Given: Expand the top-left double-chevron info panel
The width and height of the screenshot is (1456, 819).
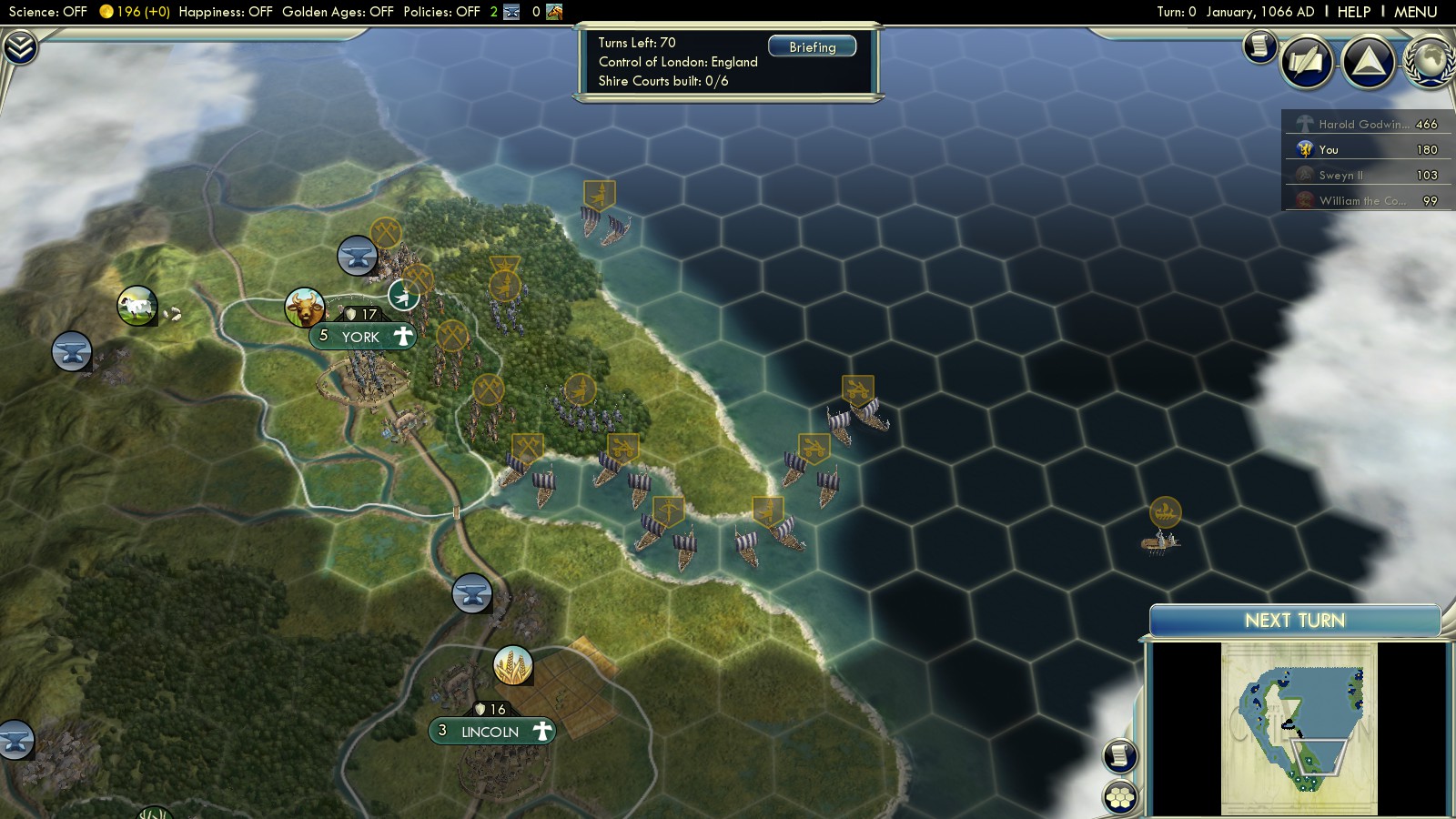Looking at the screenshot, I should pyautogui.click(x=19, y=46).
